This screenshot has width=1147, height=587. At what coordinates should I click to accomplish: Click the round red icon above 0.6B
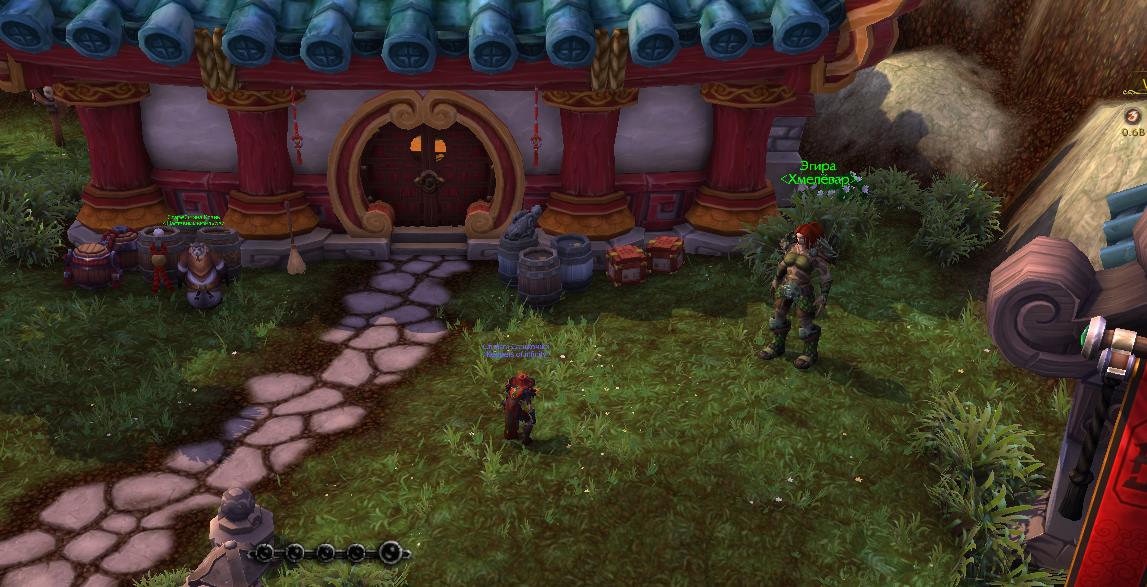(1132, 116)
